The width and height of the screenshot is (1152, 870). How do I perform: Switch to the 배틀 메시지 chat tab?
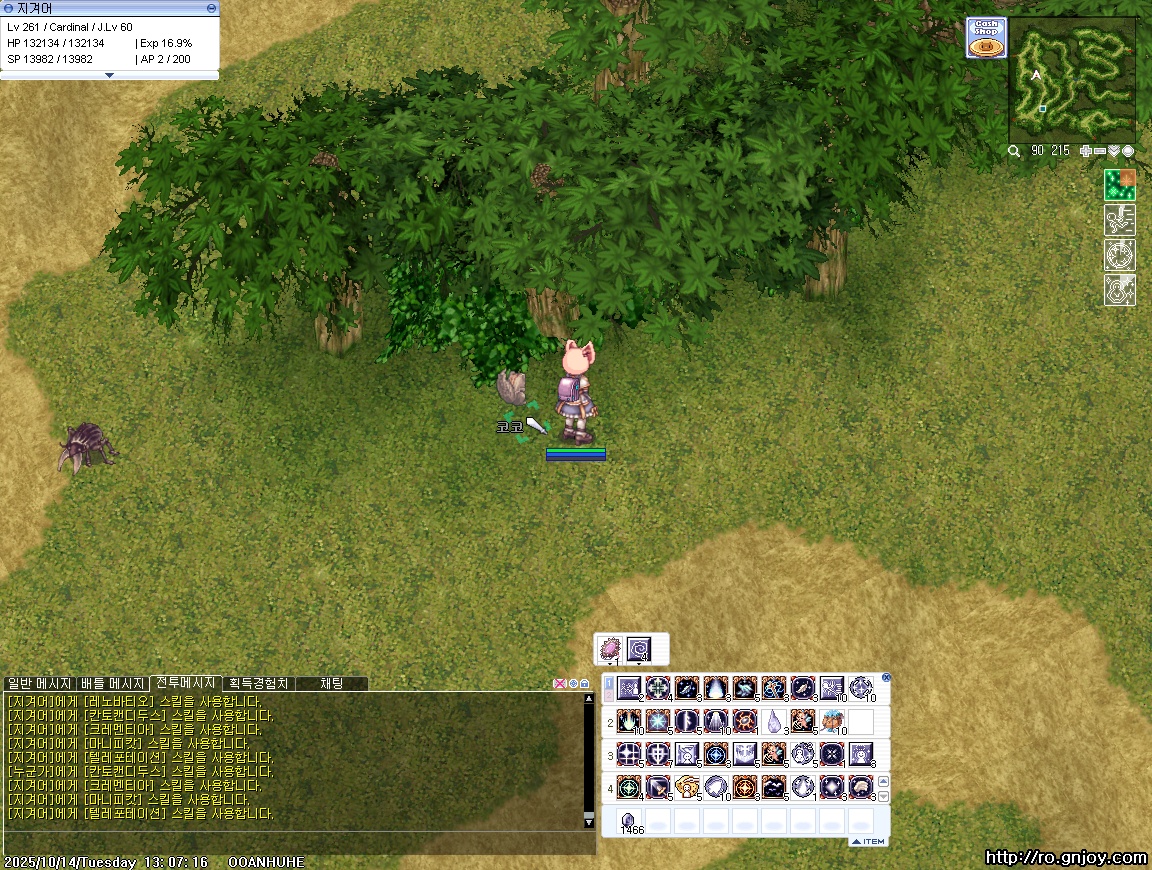(114, 684)
